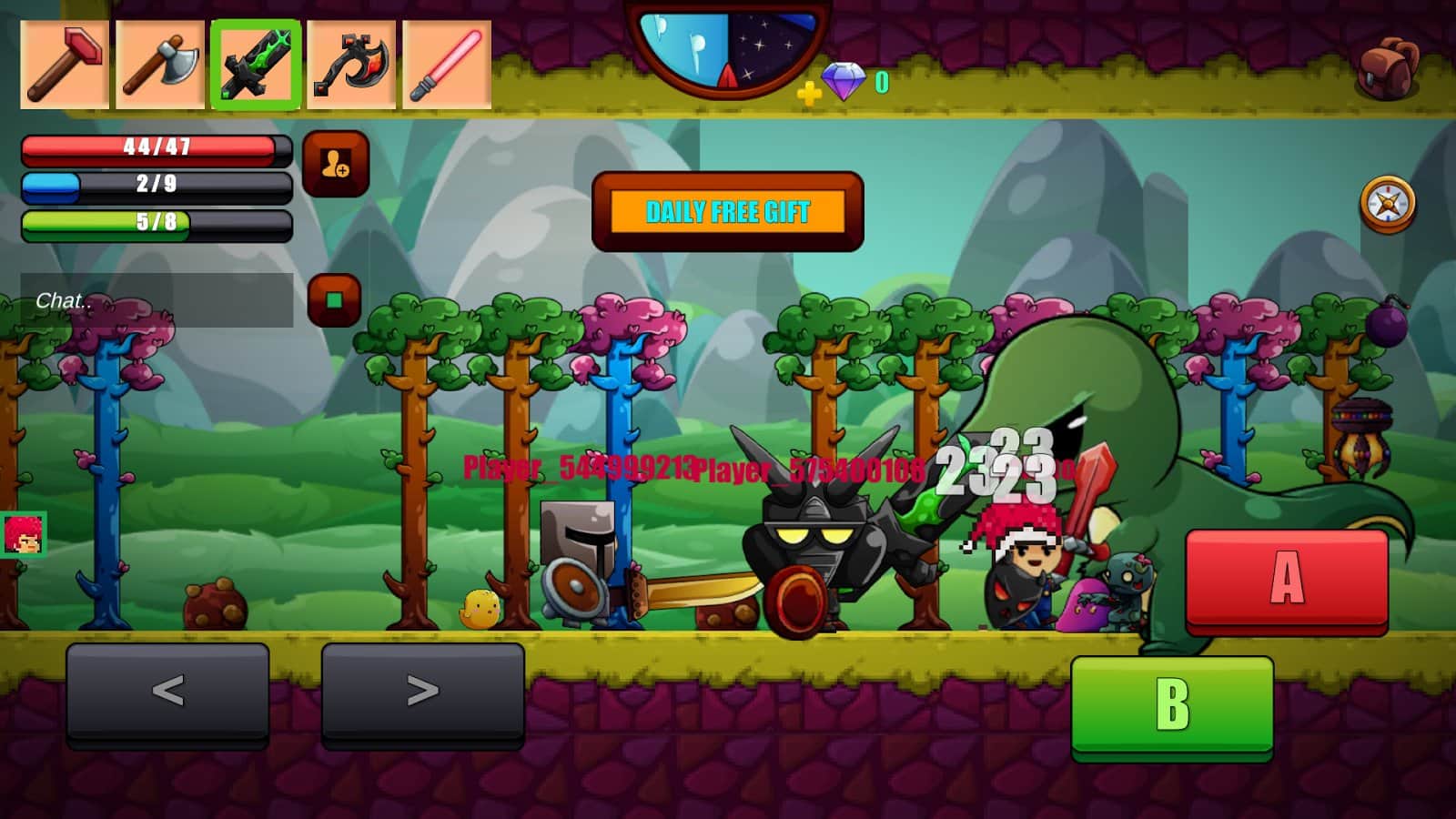
Task: Click the yellow plus to buy gems
Action: (806, 91)
